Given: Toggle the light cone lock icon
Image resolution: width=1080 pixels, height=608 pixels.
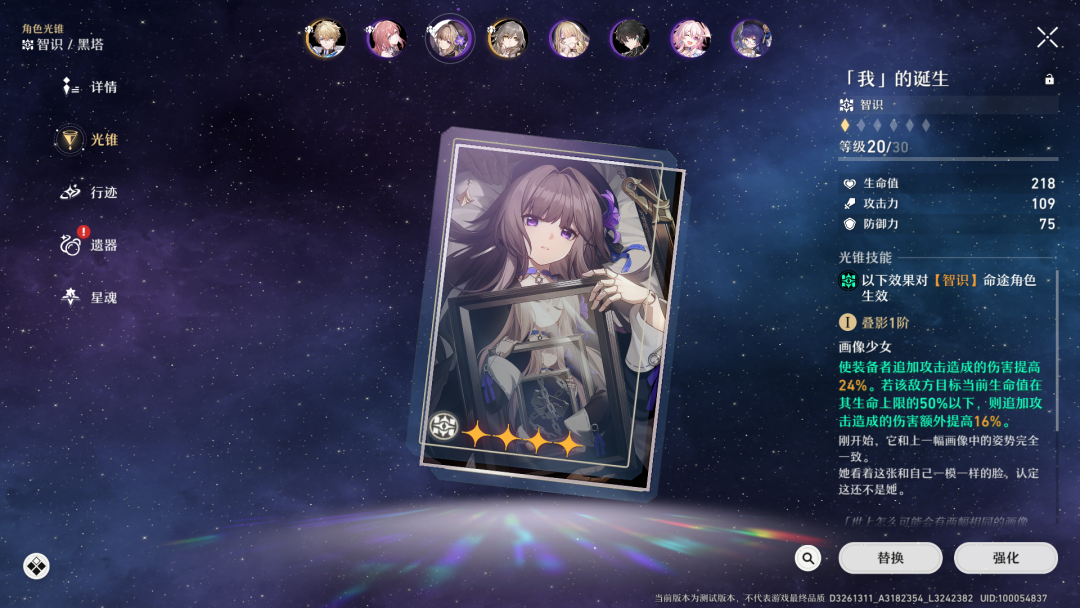Looking at the screenshot, I should (x=1049, y=79).
